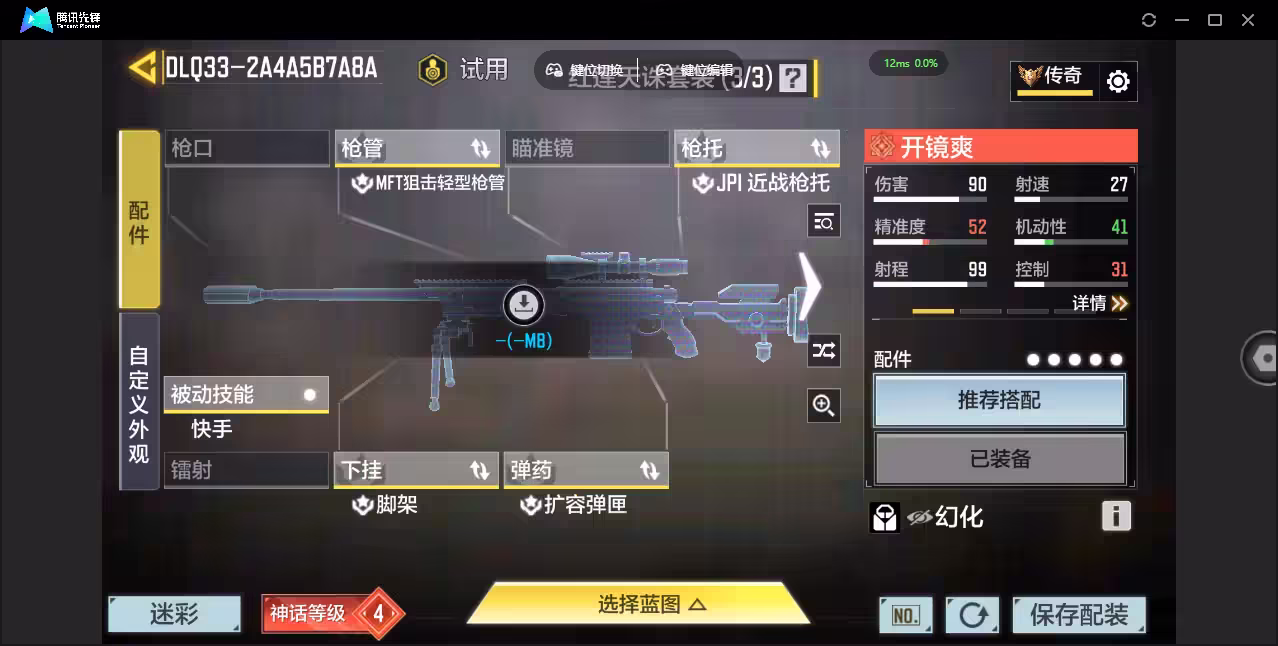The width and height of the screenshot is (1278, 646).
Task: Change the 弹药 ammunition attachment
Action: [x=586, y=470]
